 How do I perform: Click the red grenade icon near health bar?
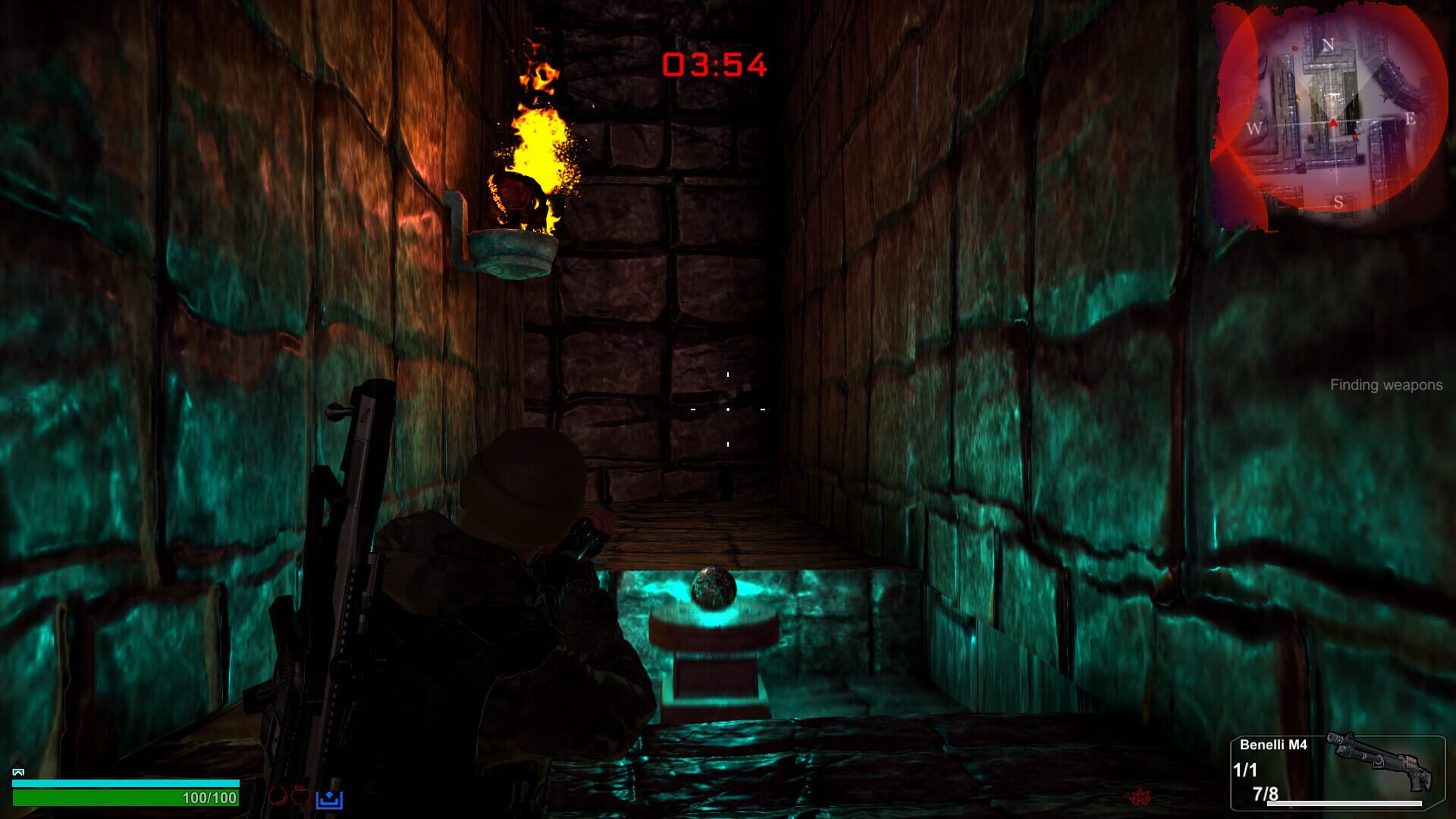coord(277,798)
